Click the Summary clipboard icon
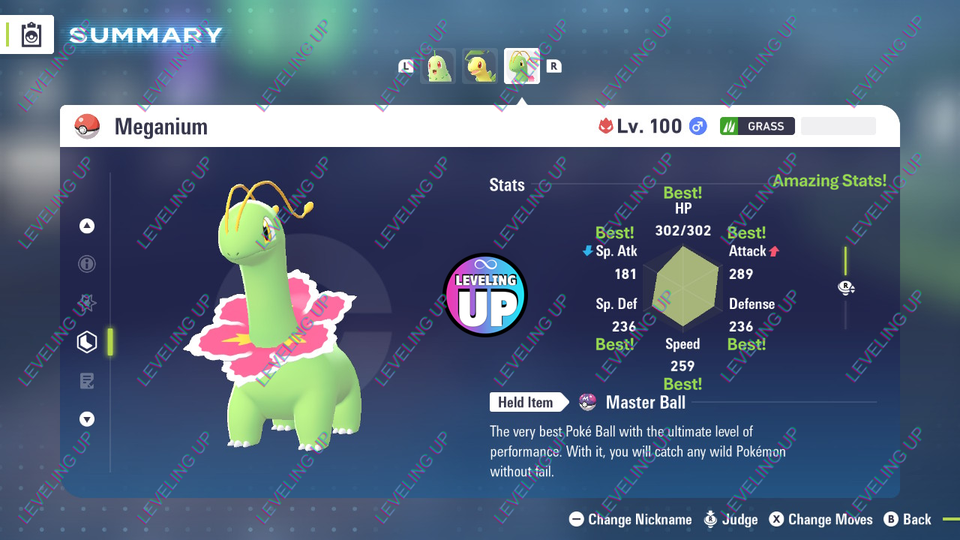Image resolution: width=960 pixels, height=540 pixels. point(31,36)
